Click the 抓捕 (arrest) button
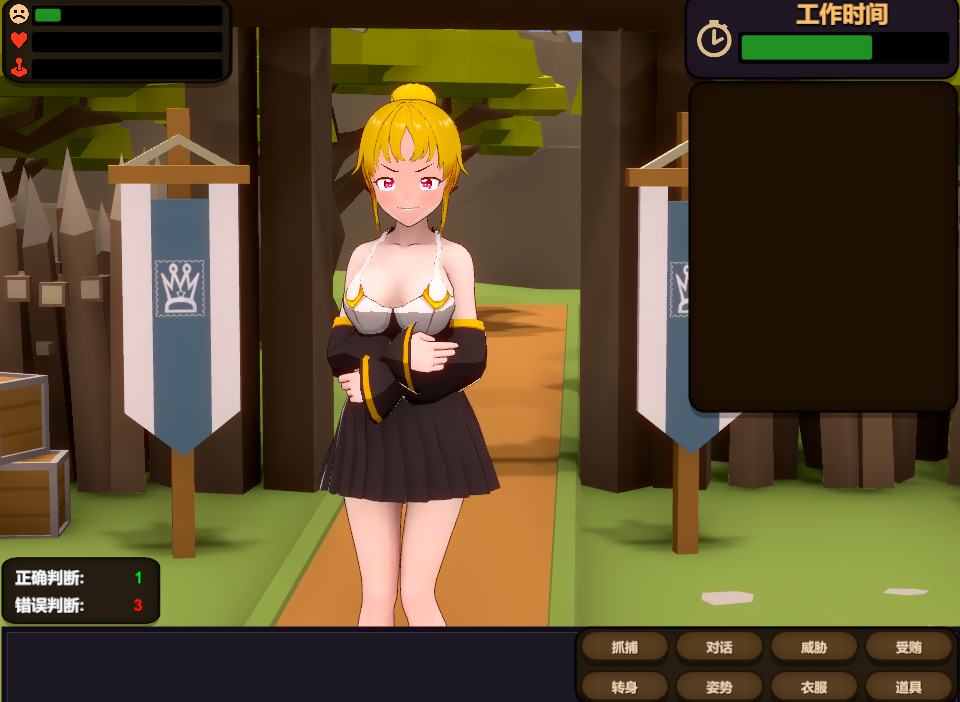The height and width of the screenshot is (702, 960). point(625,647)
